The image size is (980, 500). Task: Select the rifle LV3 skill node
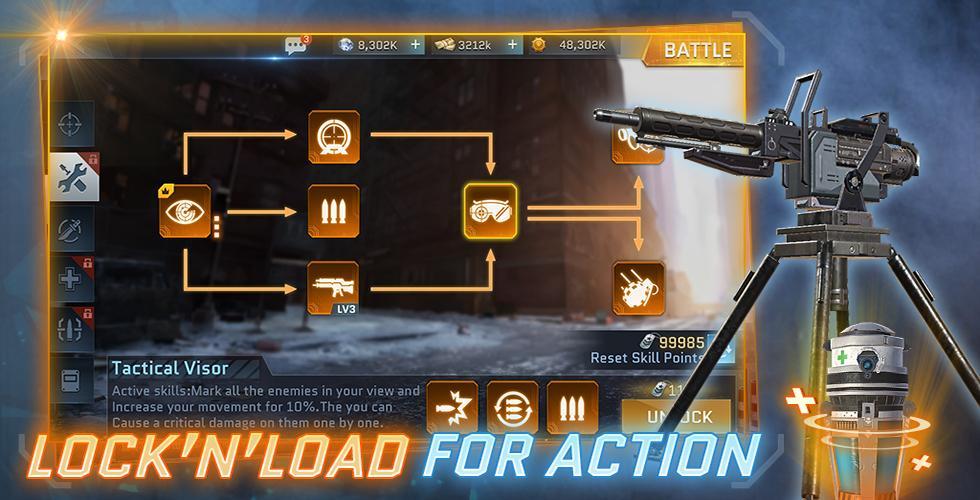point(333,287)
